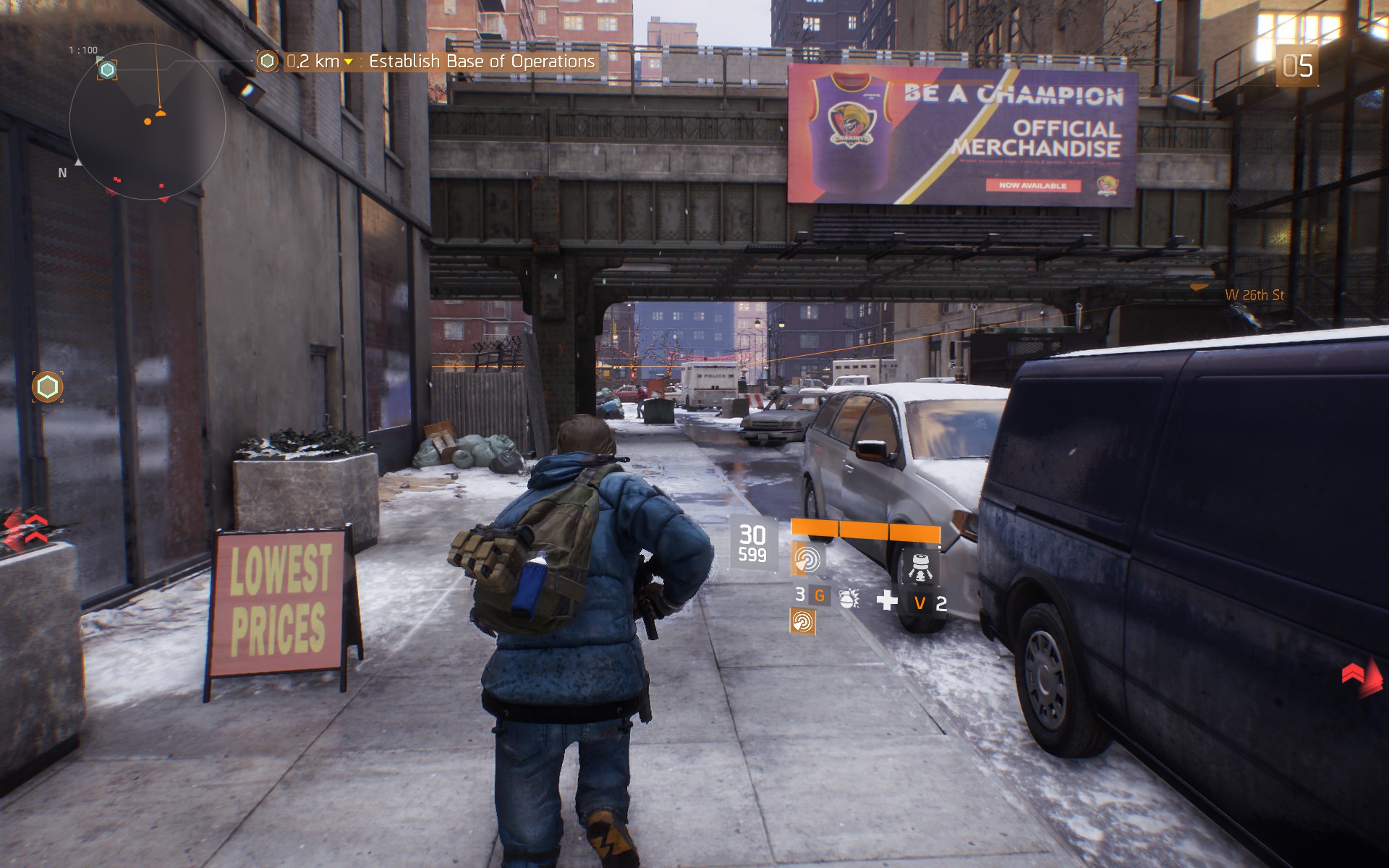Screen dimensions: 1389x868
Task: Select the grenade icon
Action: tap(849, 598)
